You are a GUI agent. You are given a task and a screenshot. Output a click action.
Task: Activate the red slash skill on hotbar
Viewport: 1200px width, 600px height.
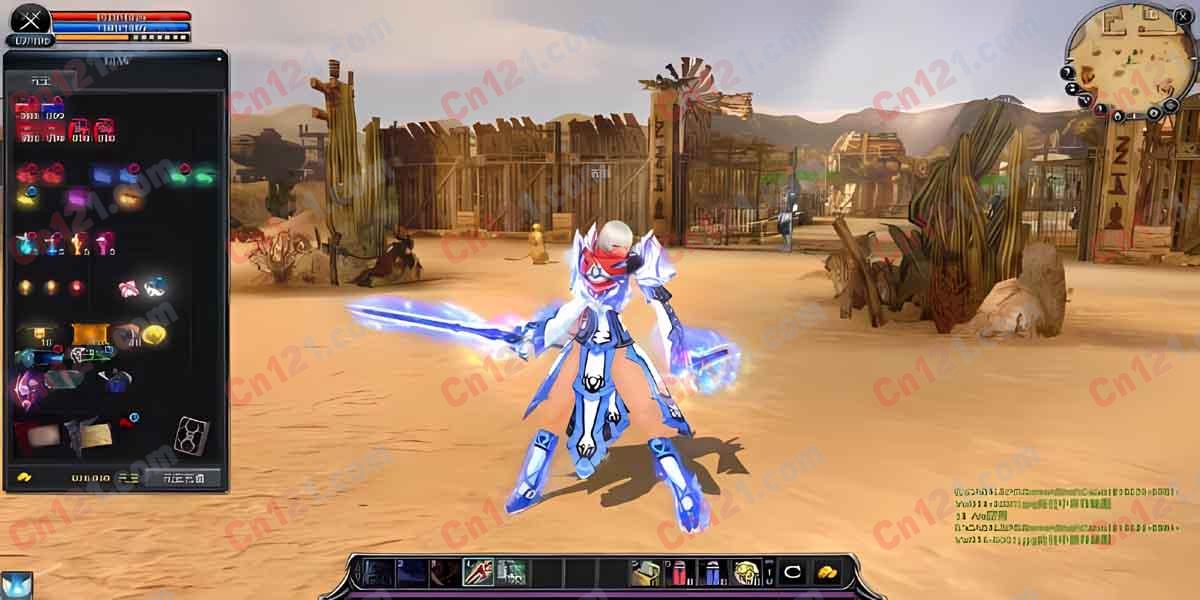point(477,572)
